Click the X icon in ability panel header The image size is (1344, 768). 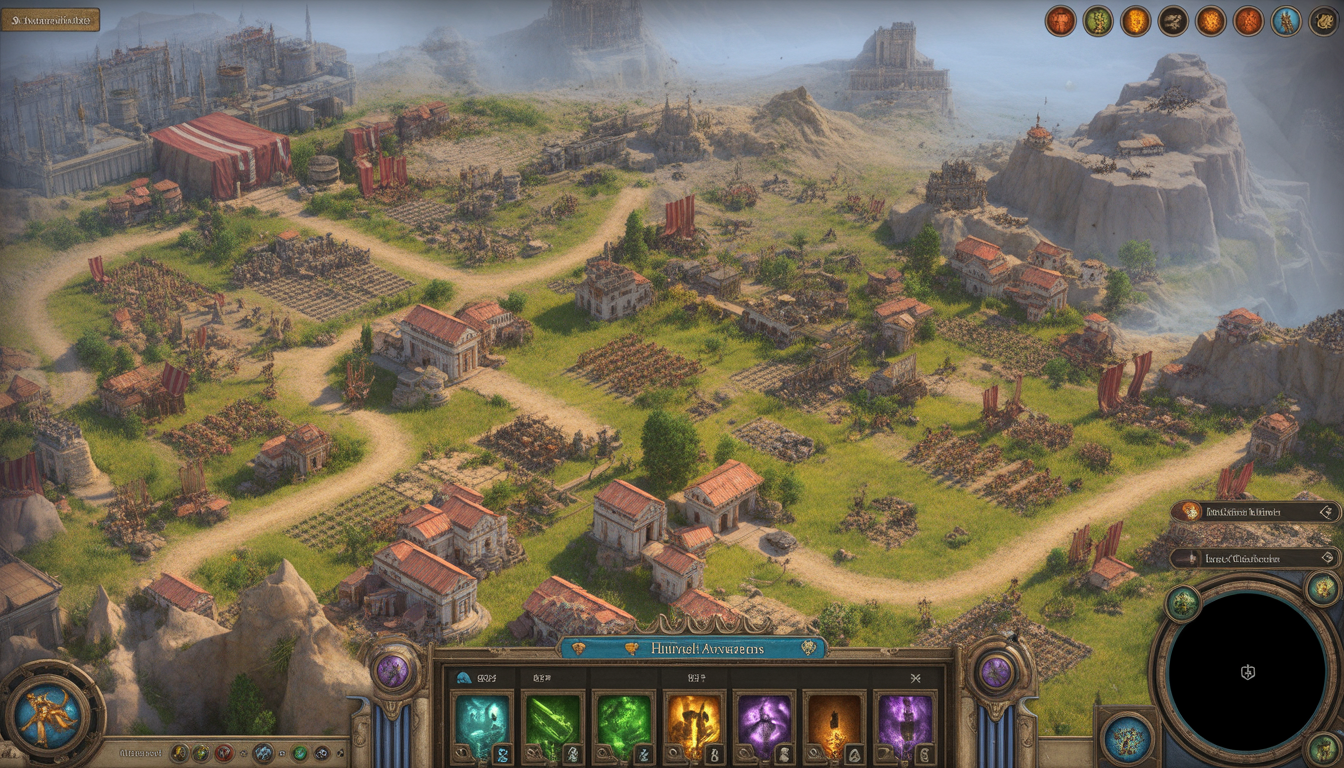tap(914, 677)
